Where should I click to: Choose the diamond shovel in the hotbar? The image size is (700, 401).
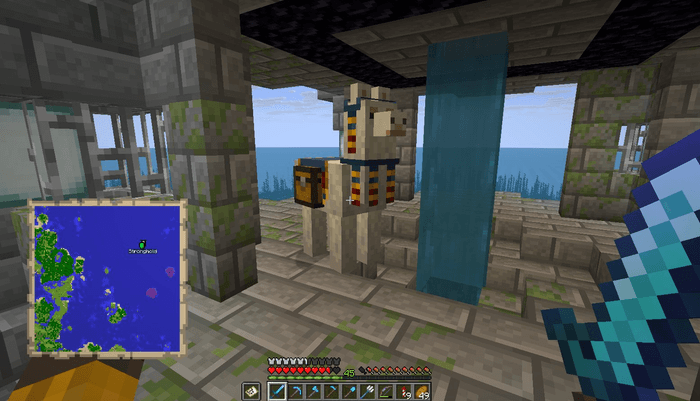[349, 390]
